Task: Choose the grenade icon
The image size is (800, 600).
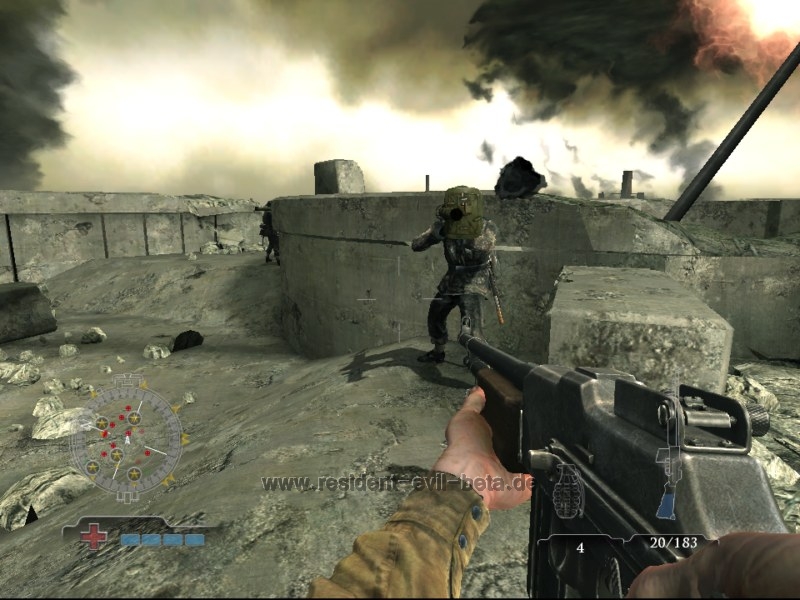Action: pos(568,492)
